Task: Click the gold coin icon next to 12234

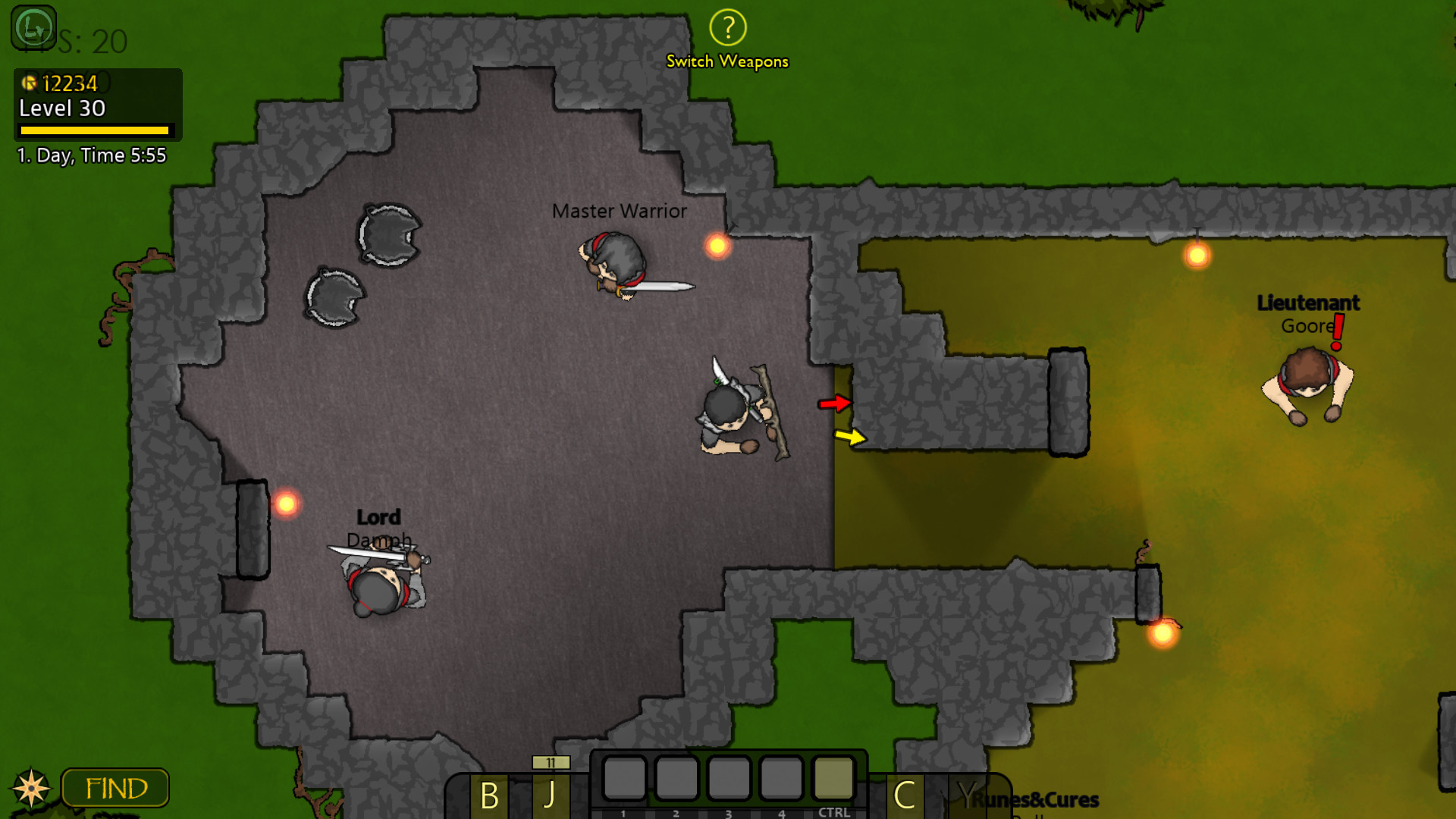Action: click(30, 83)
